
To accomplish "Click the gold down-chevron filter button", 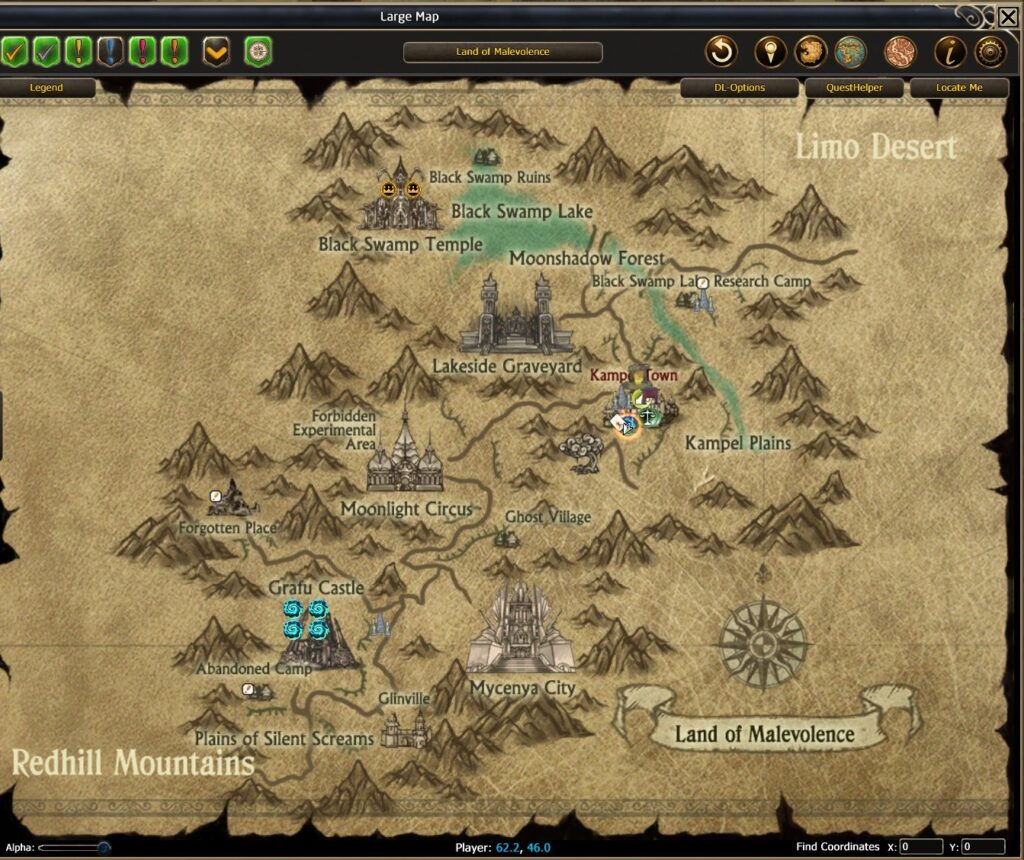I will pyautogui.click(x=216, y=50).
